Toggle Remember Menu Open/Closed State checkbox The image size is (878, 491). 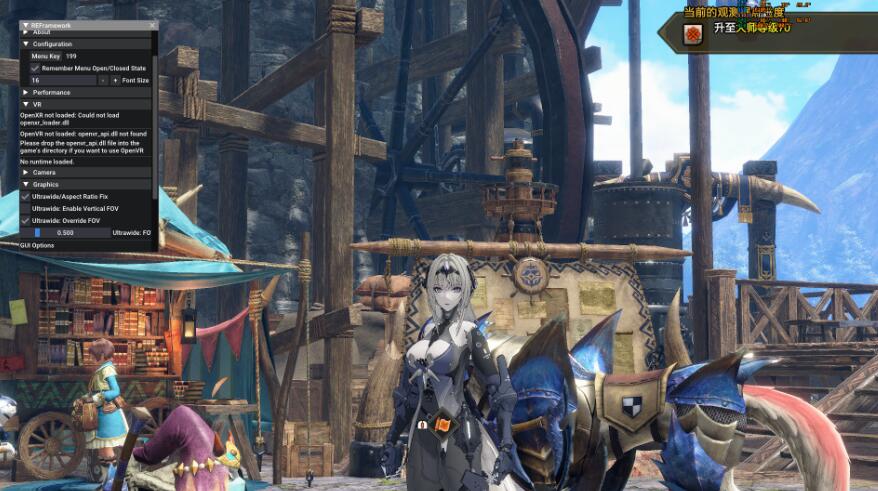(36, 68)
